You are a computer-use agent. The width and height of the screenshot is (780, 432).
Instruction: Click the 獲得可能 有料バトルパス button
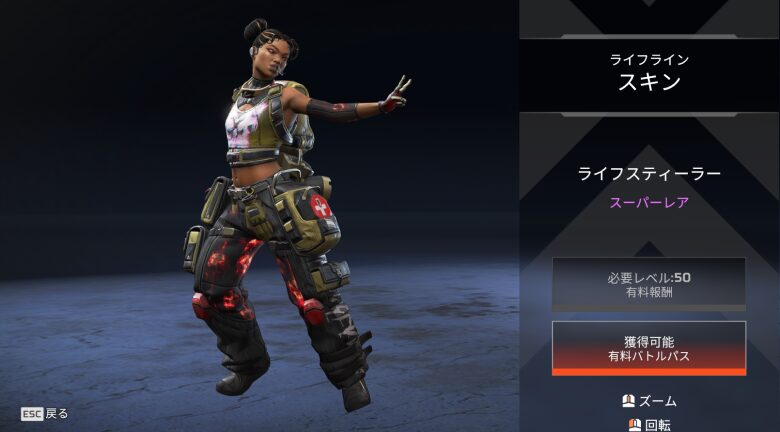(648, 347)
